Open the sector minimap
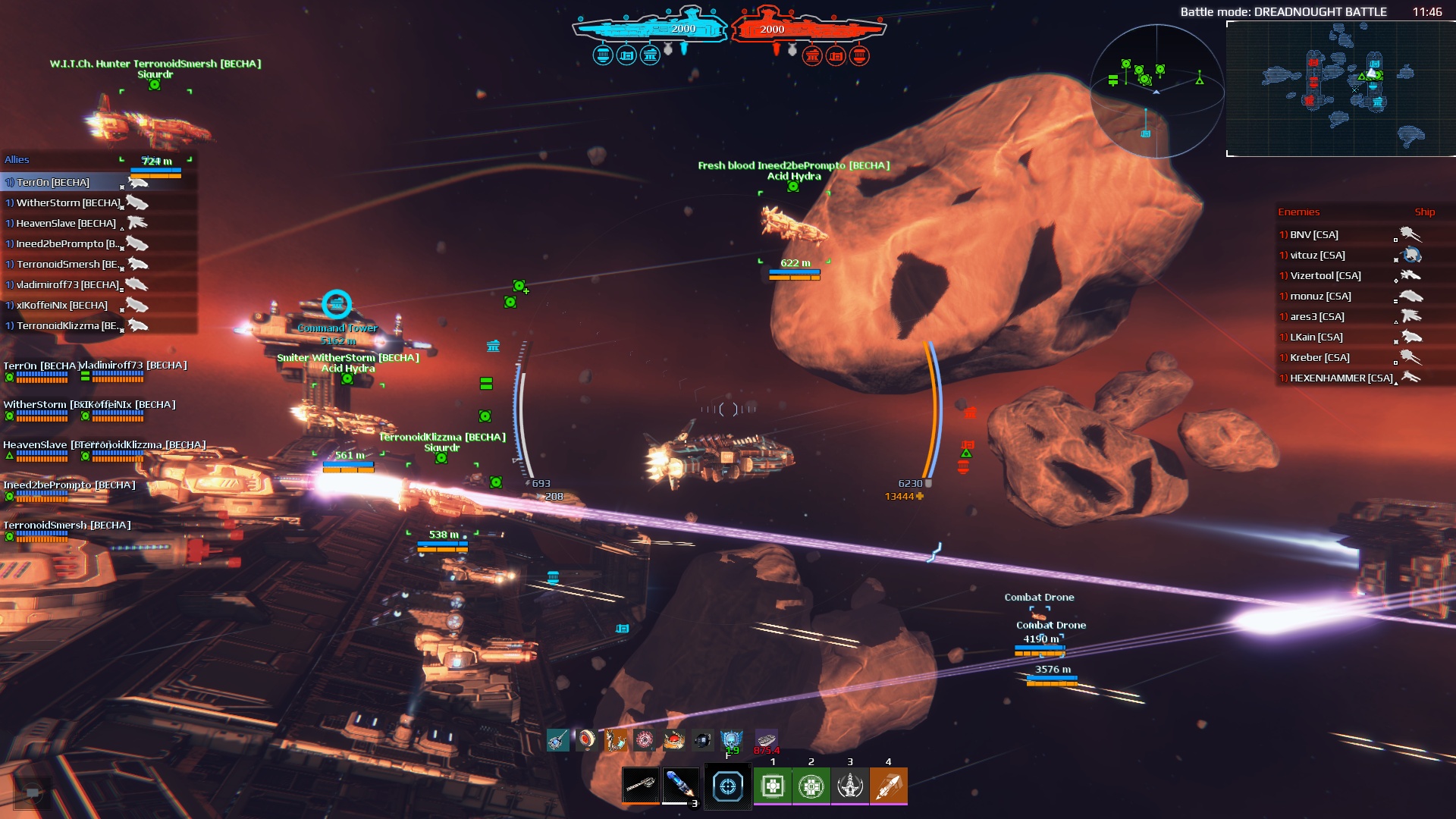 click(x=1340, y=88)
